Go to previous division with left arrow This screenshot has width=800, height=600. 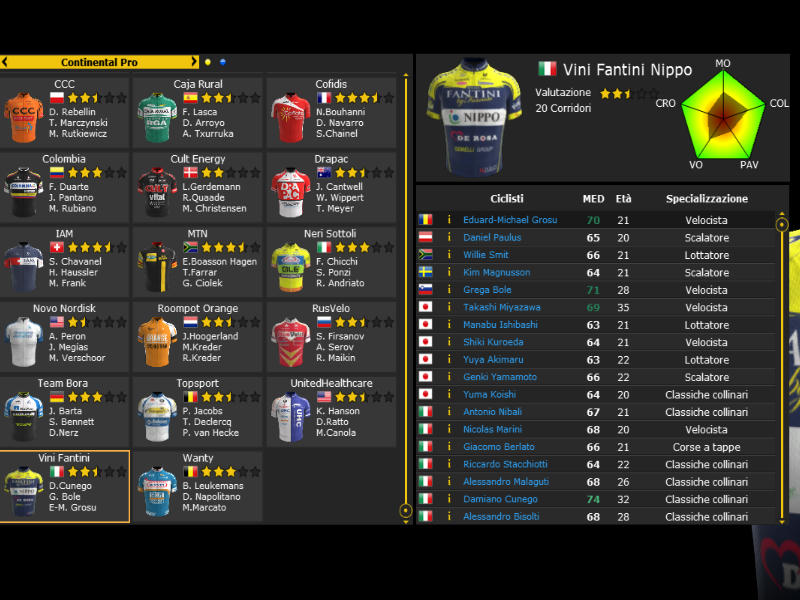click(x=6, y=62)
